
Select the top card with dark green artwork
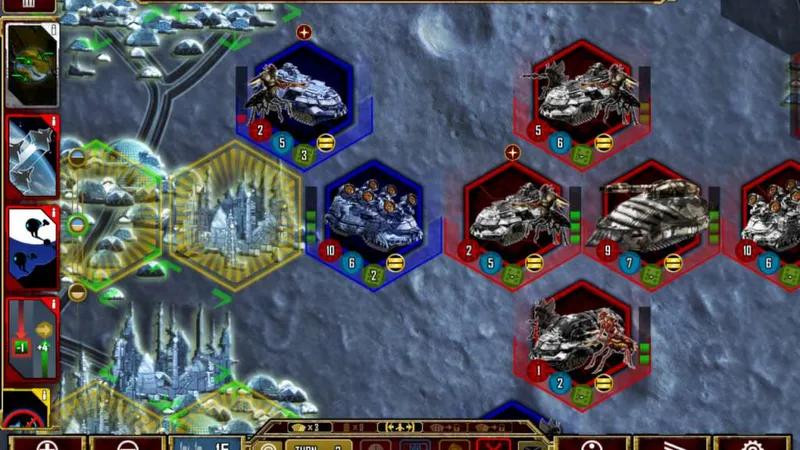point(31,65)
